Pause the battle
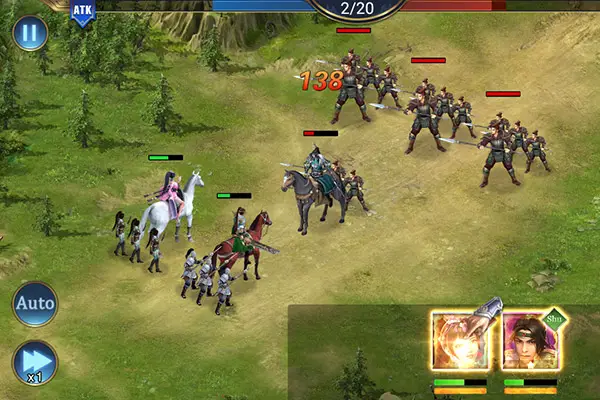This screenshot has width=600, height=400. (30, 33)
